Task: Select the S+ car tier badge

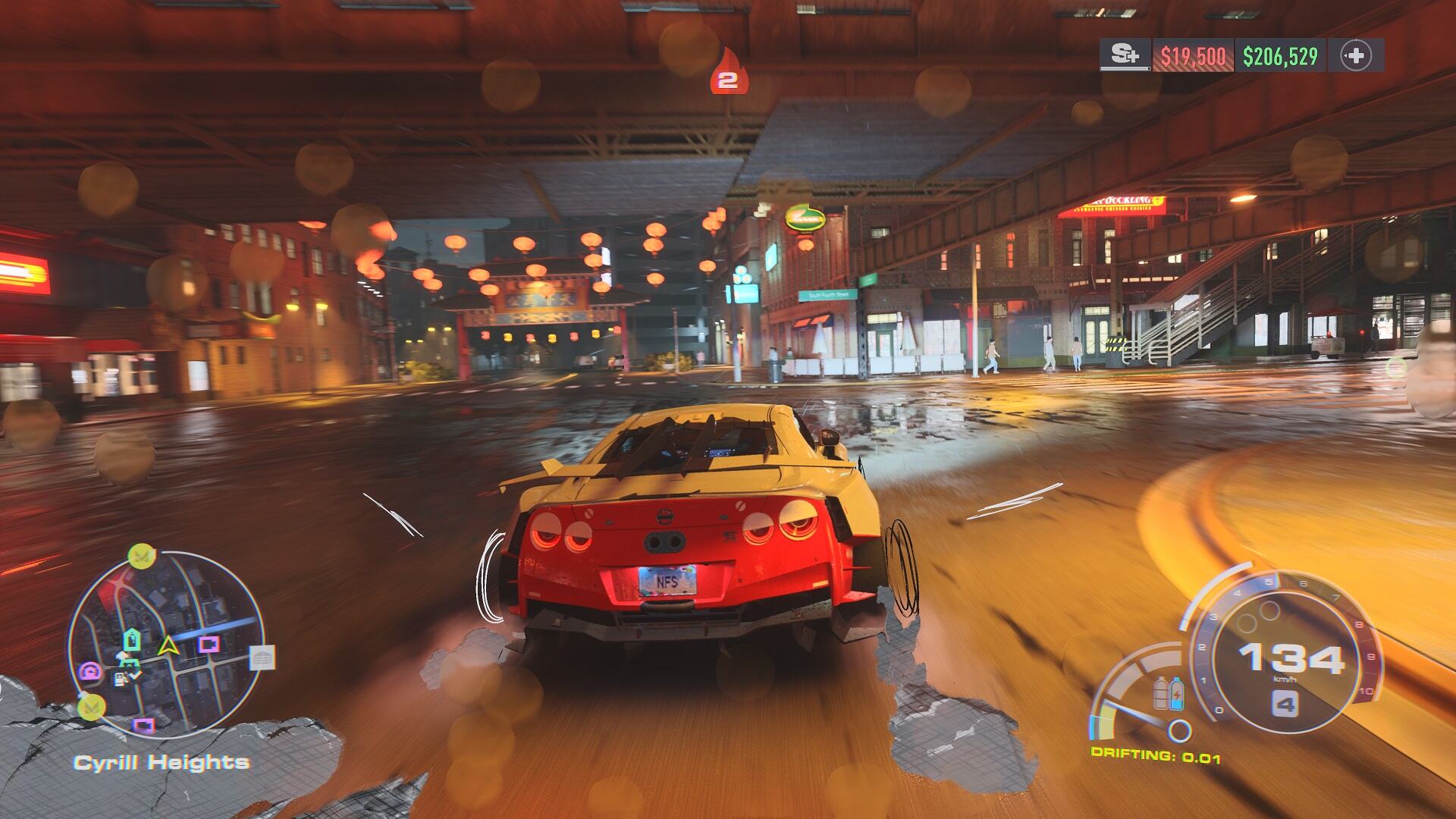Action: pos(1125,55)
